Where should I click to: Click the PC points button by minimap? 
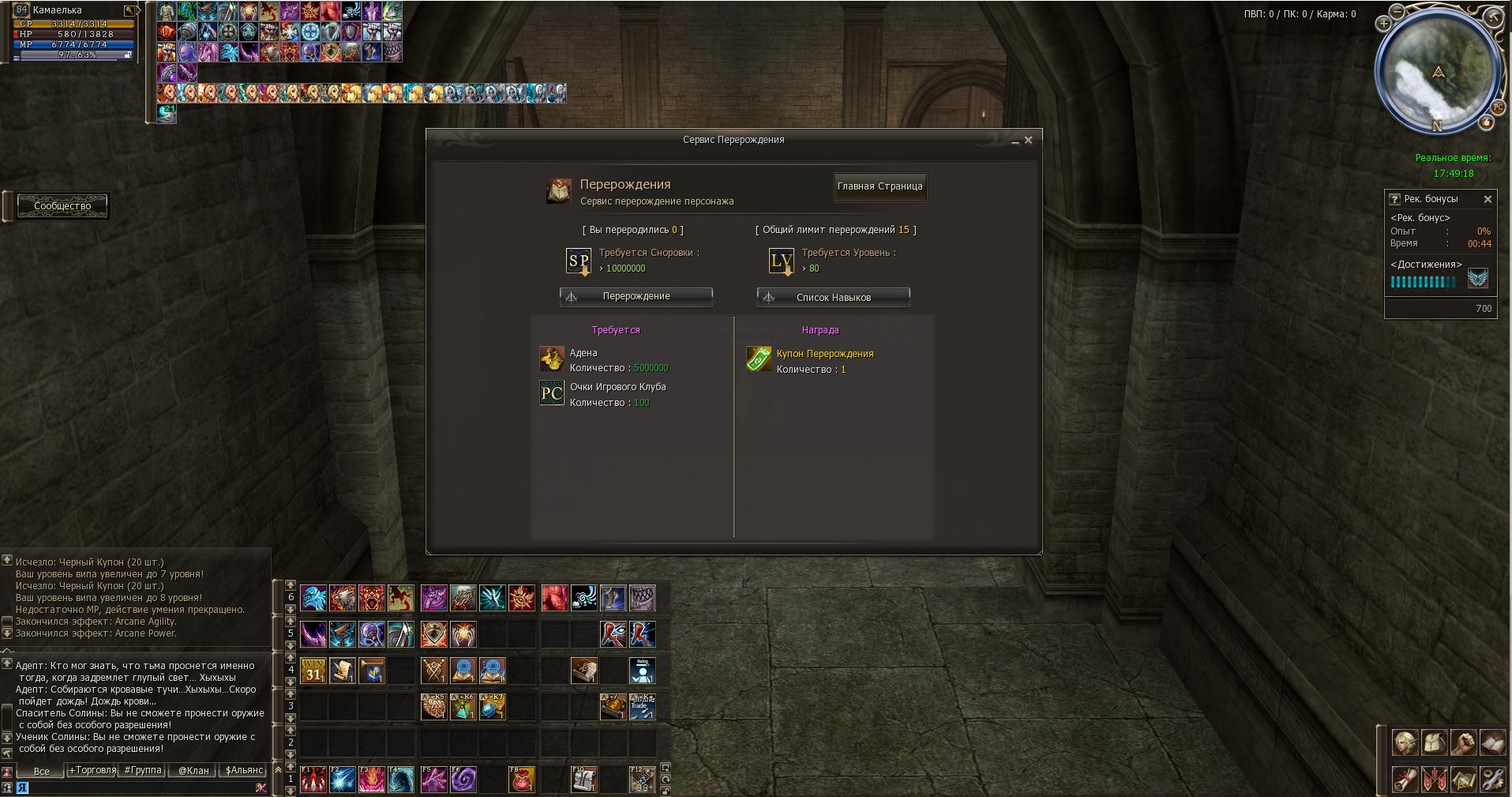(x=1498, y=107)
